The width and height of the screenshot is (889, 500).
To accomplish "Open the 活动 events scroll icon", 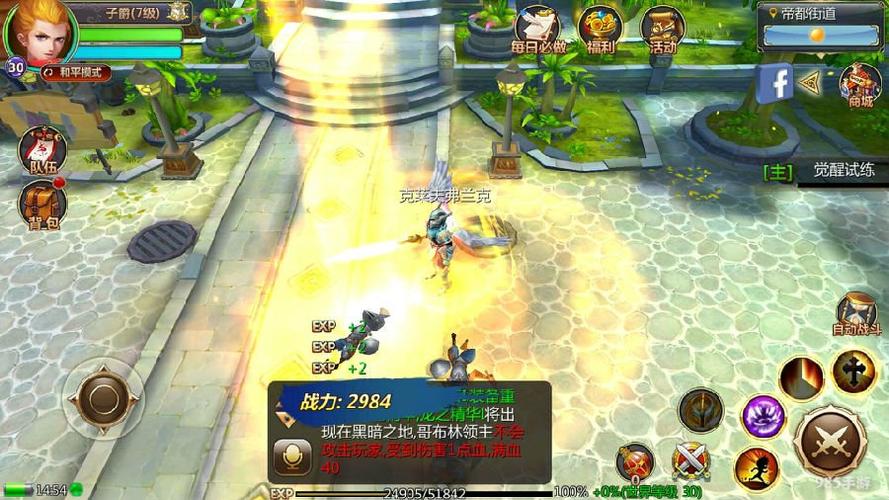I will [661, 30].
